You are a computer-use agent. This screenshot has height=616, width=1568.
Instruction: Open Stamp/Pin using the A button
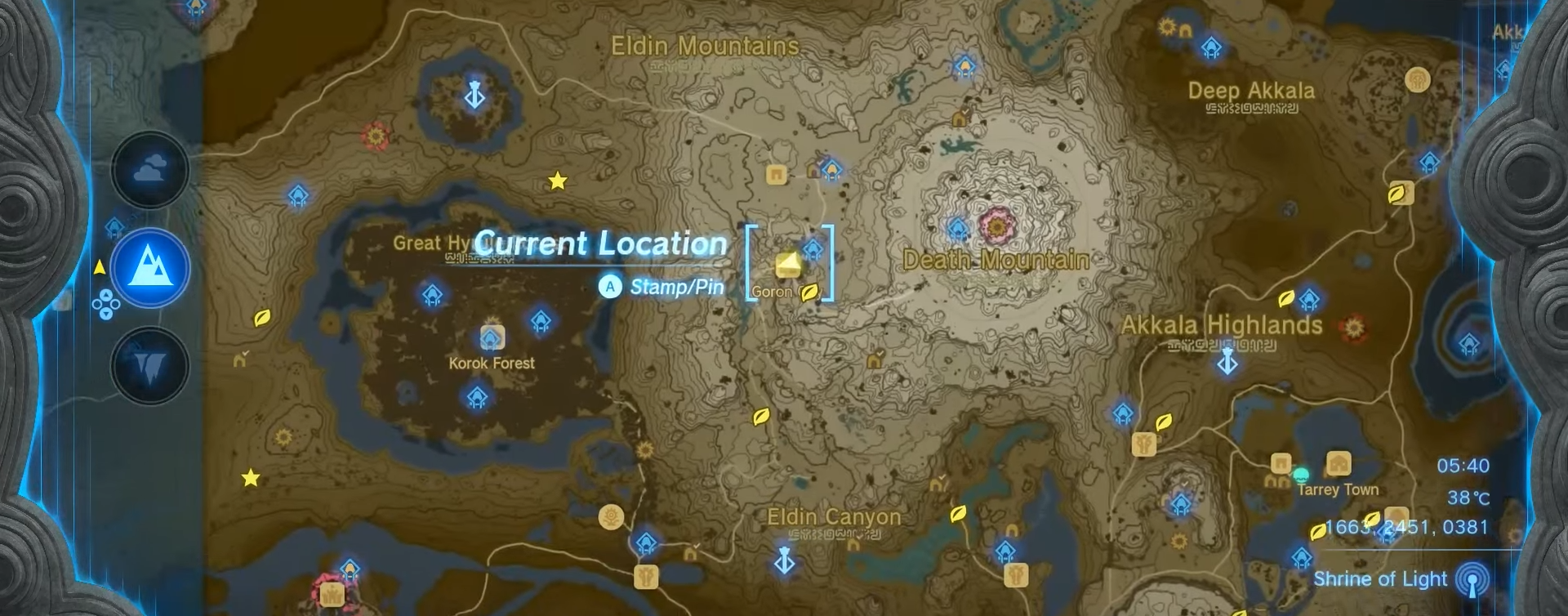tap(611, 288)
